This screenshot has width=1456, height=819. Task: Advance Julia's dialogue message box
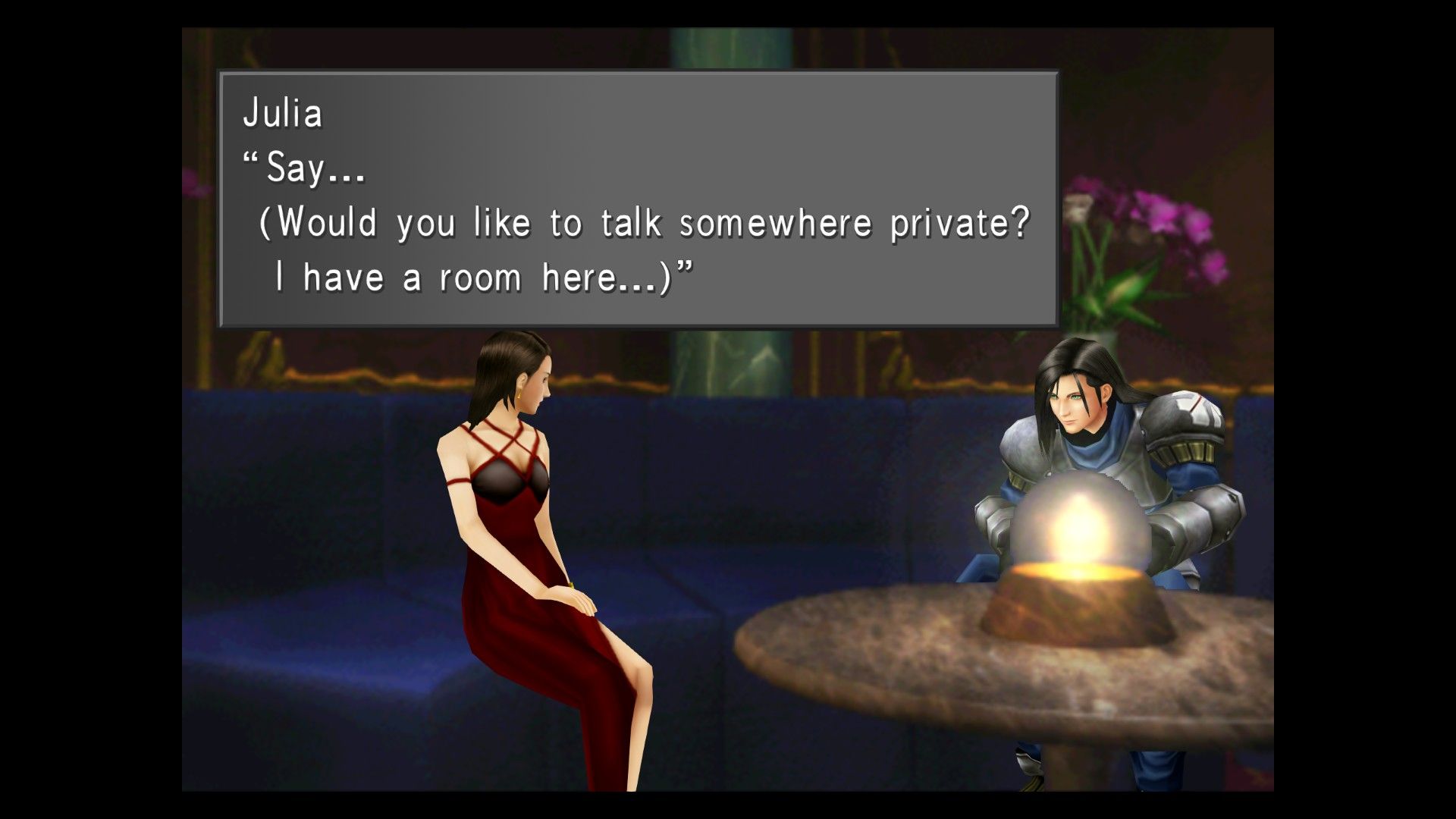638,199
